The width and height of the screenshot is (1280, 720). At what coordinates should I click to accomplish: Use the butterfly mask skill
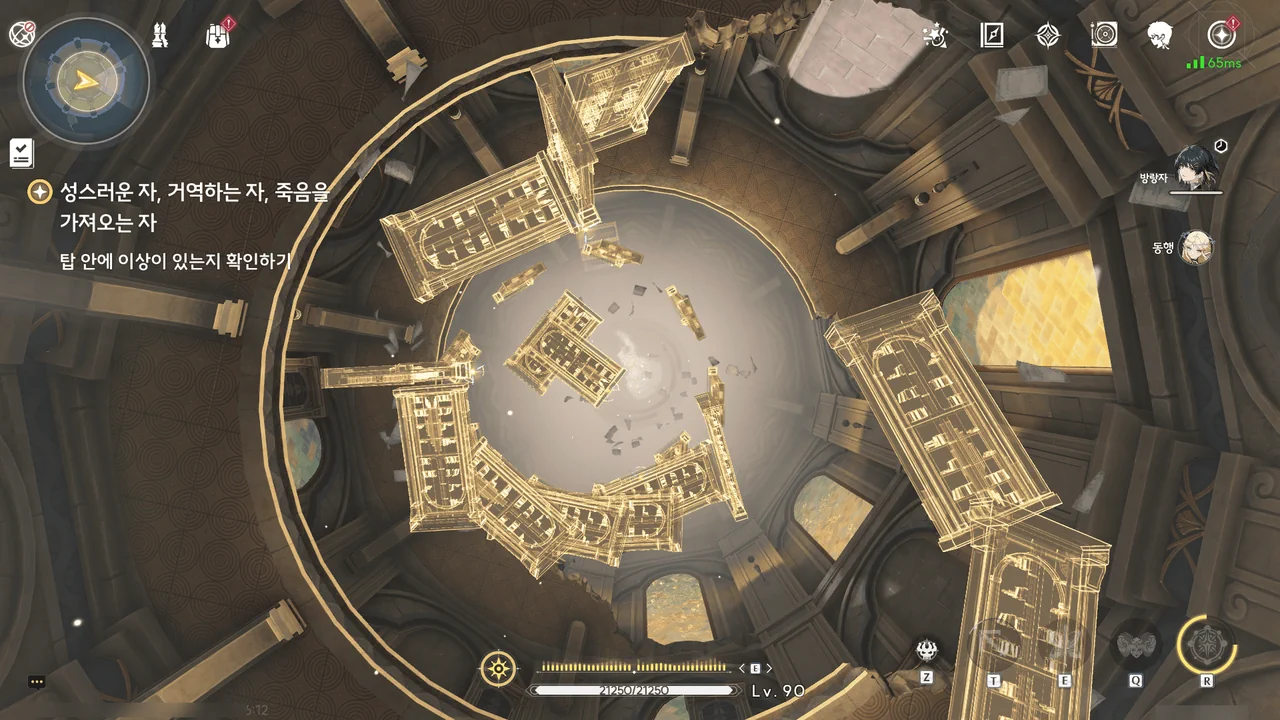[x=1136, y=646]
